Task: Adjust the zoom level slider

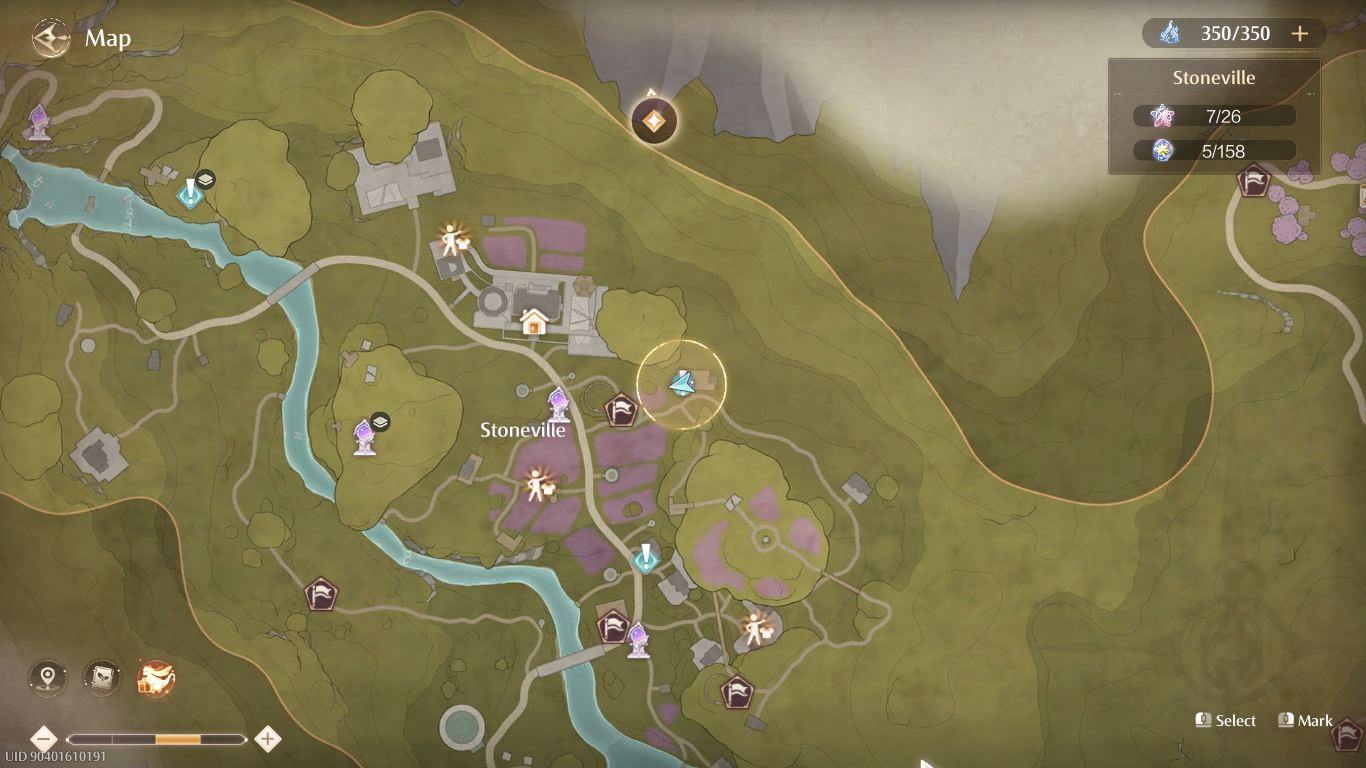Action: point(180,740)
